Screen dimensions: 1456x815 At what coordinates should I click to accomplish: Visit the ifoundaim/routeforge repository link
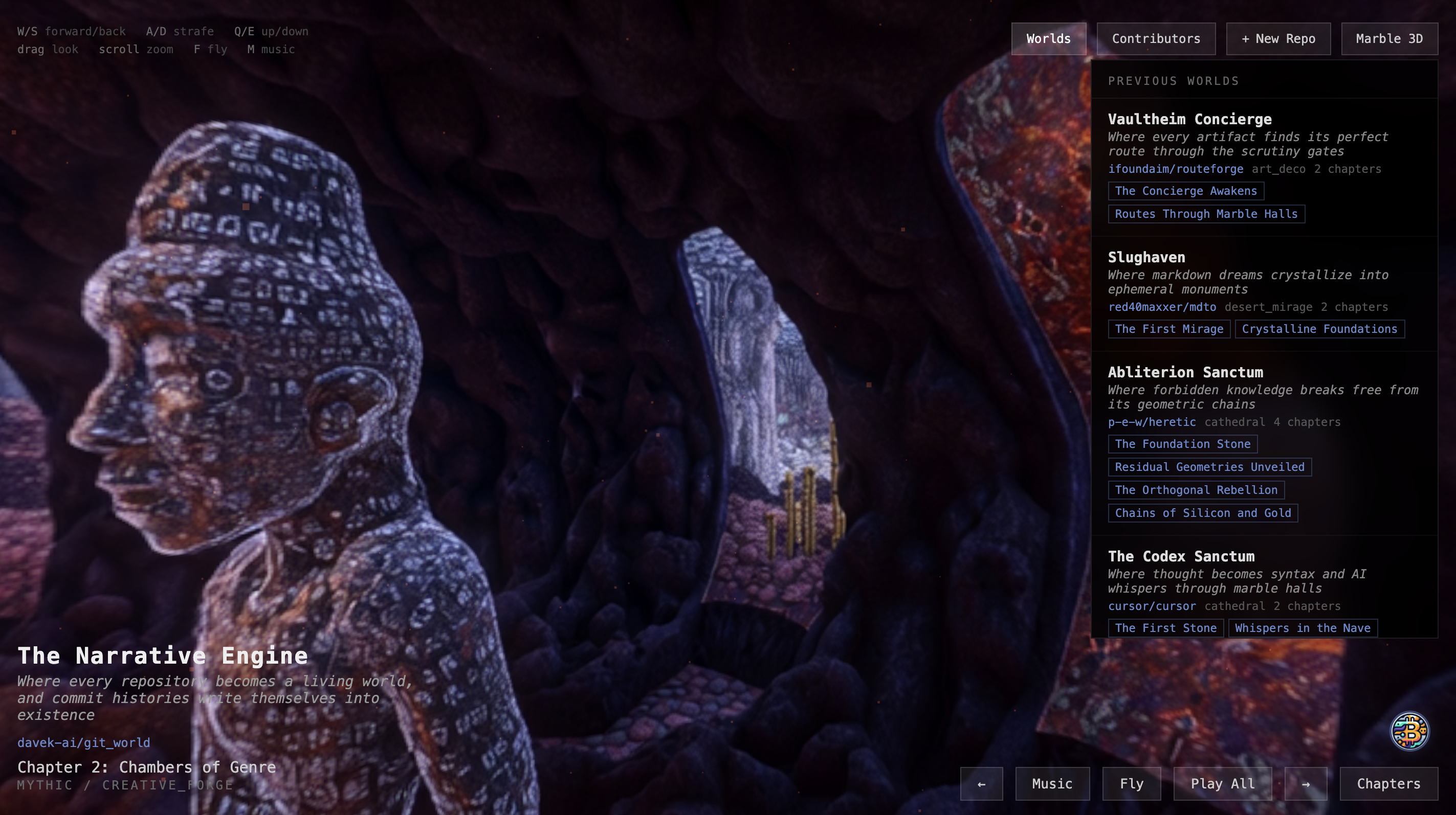(1175, 169)
